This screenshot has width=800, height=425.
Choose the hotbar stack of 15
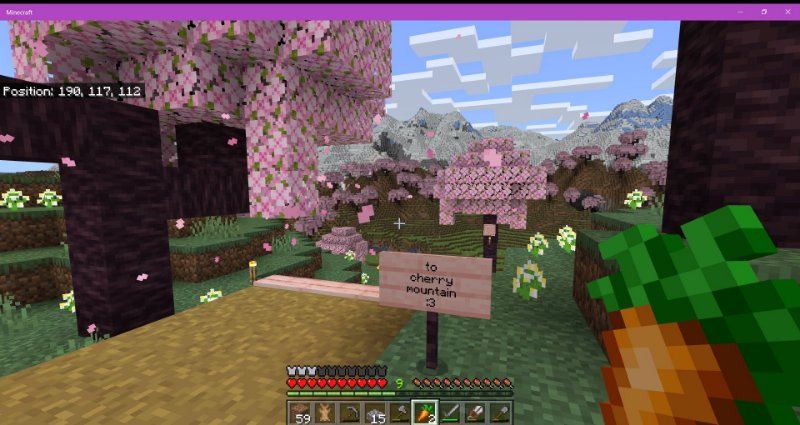coord(374,412)
